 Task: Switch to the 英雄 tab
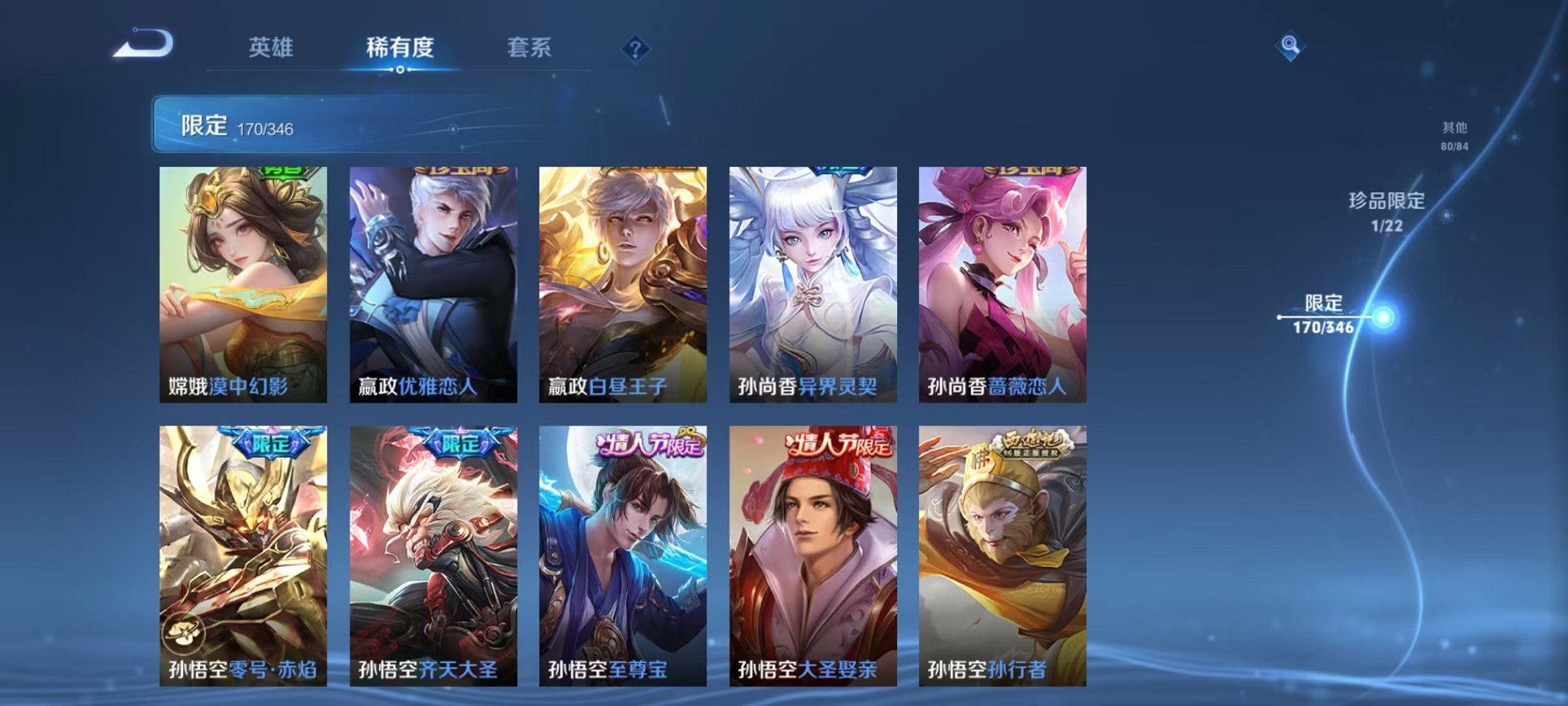pos(271,46)
